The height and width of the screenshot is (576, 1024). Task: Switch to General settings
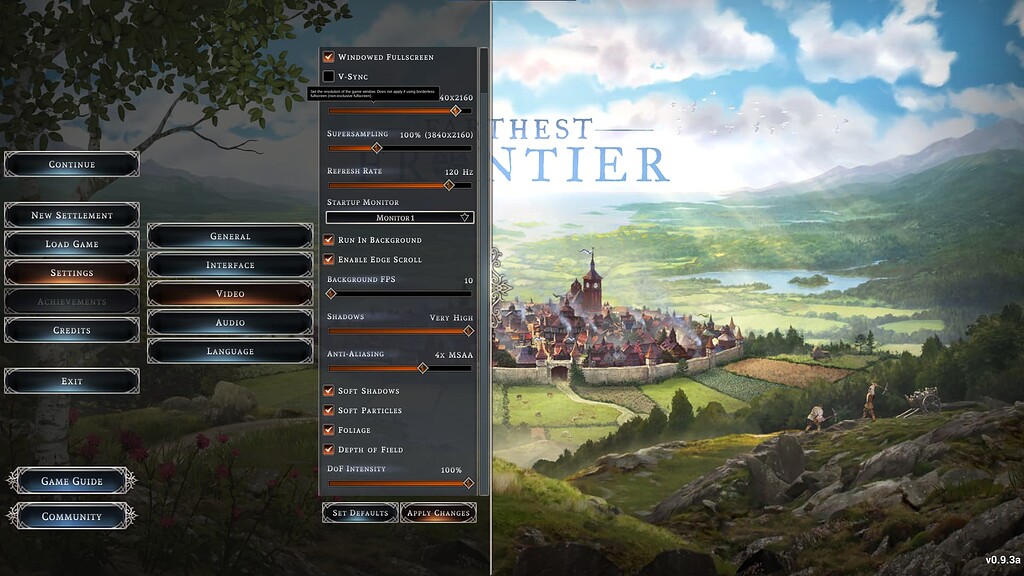tap(230, 236)
